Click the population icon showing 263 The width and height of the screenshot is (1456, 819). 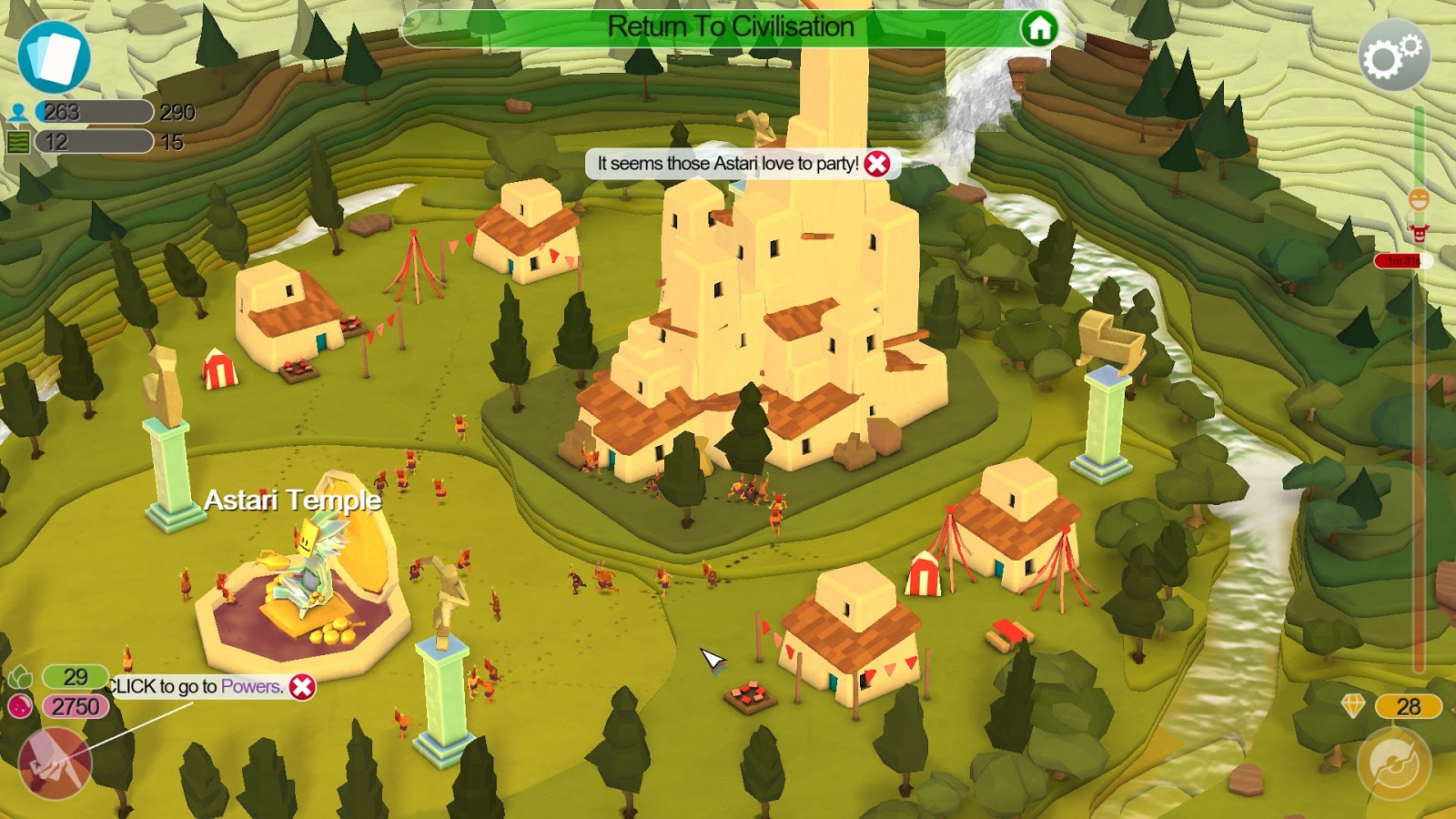(x=20, y=113)
